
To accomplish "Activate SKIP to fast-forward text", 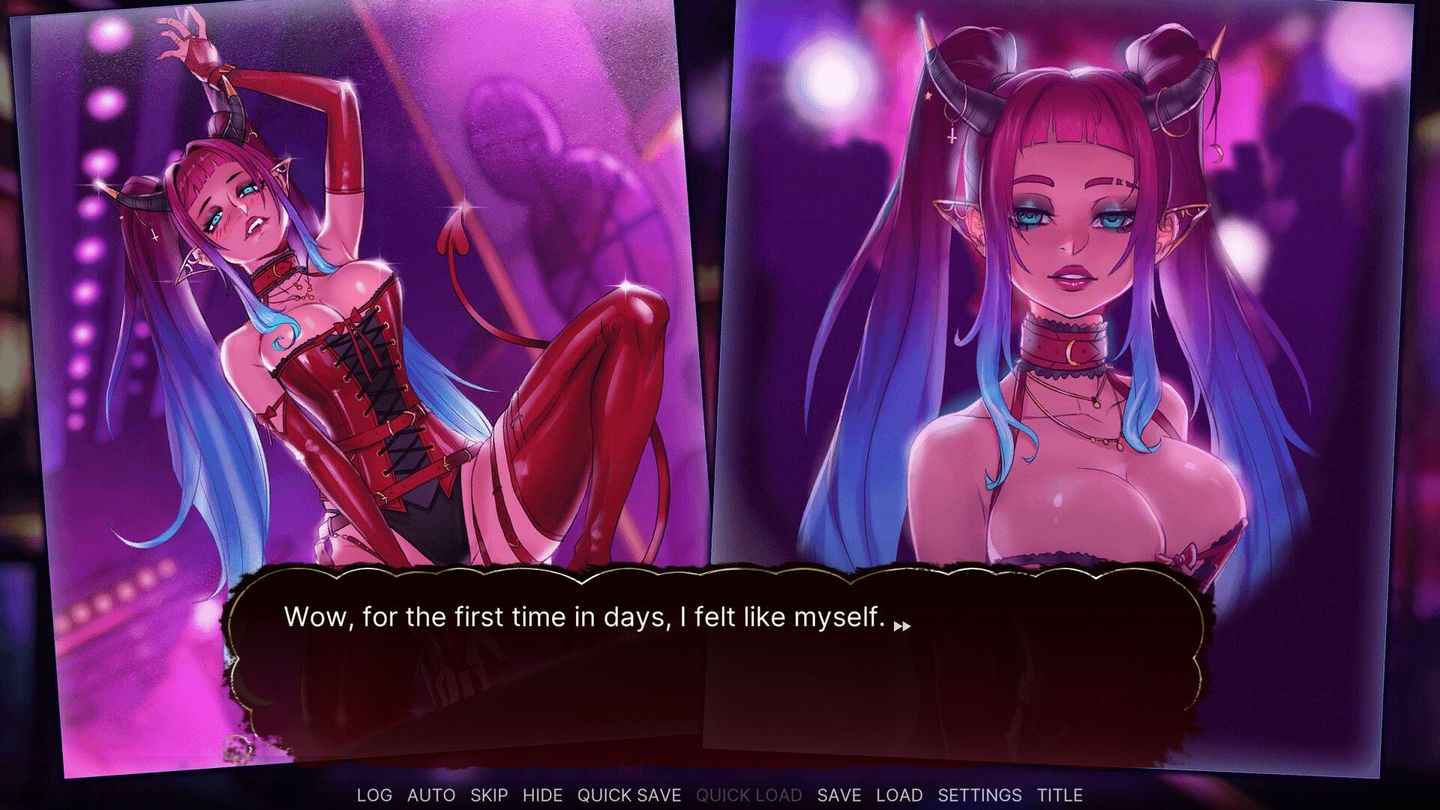I will (487, 795).
